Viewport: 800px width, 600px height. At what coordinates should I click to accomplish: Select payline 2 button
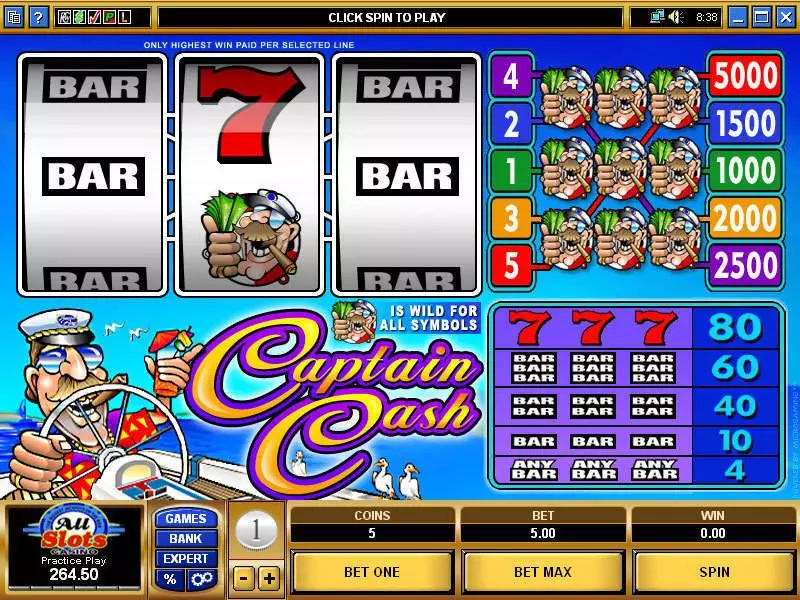click(511, 125)
